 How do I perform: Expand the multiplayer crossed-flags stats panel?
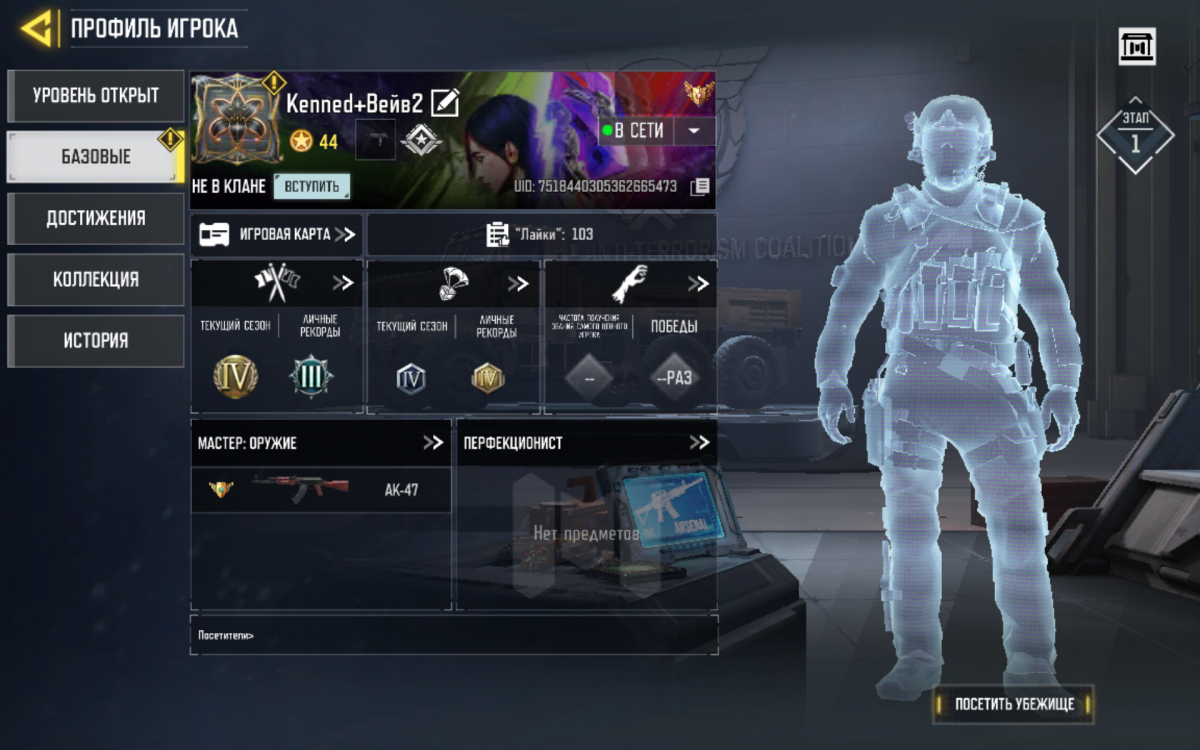[343, 283]
